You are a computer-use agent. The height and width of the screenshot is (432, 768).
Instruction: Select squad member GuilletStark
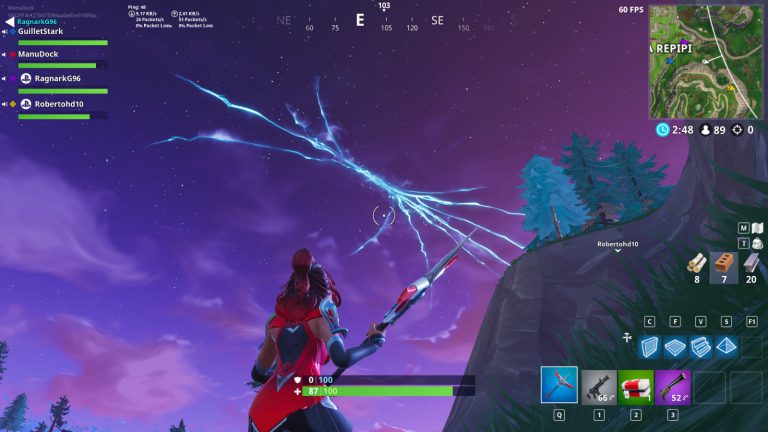[x=42, y=31]
